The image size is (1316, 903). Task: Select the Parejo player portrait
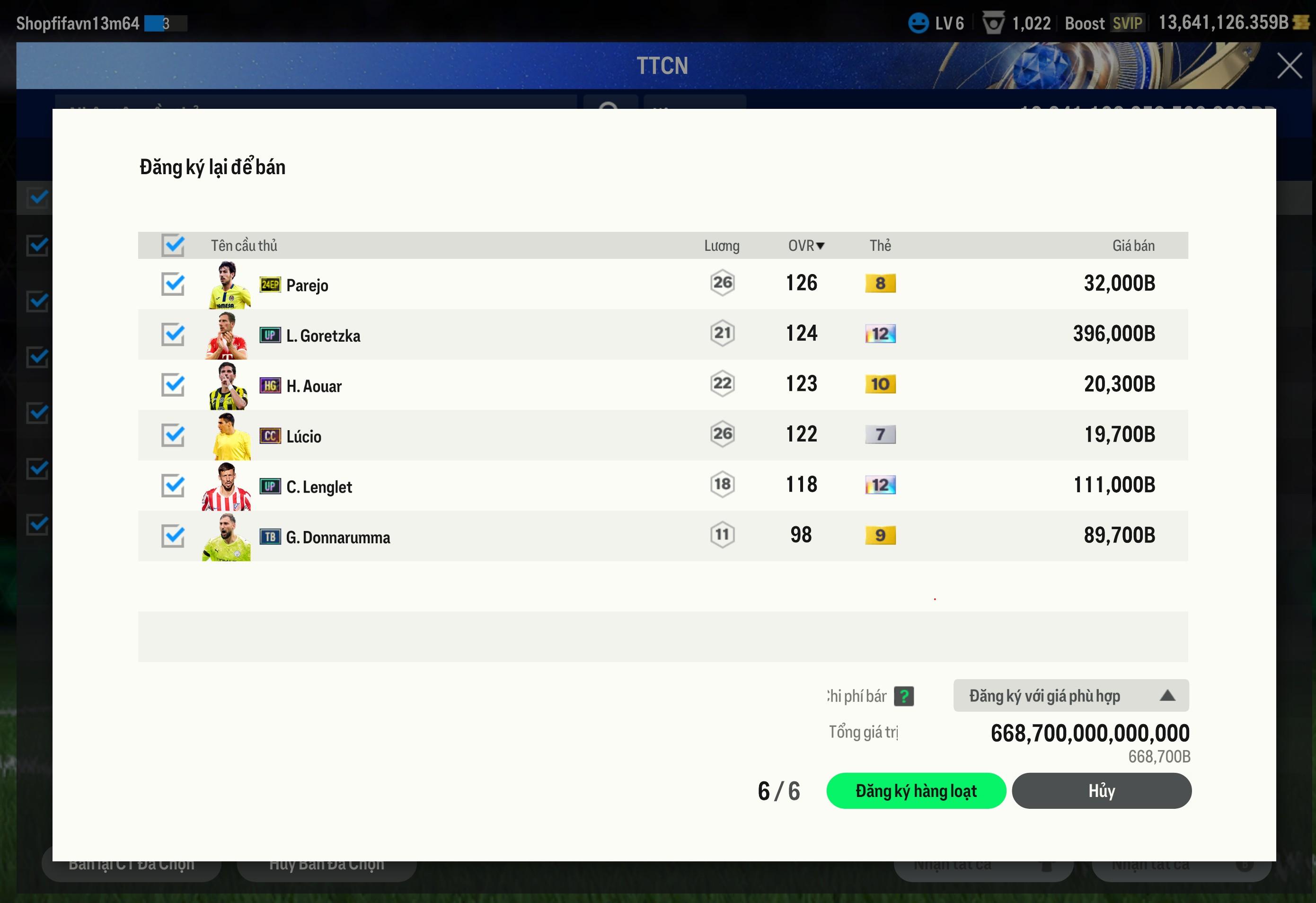coord(228,285)
